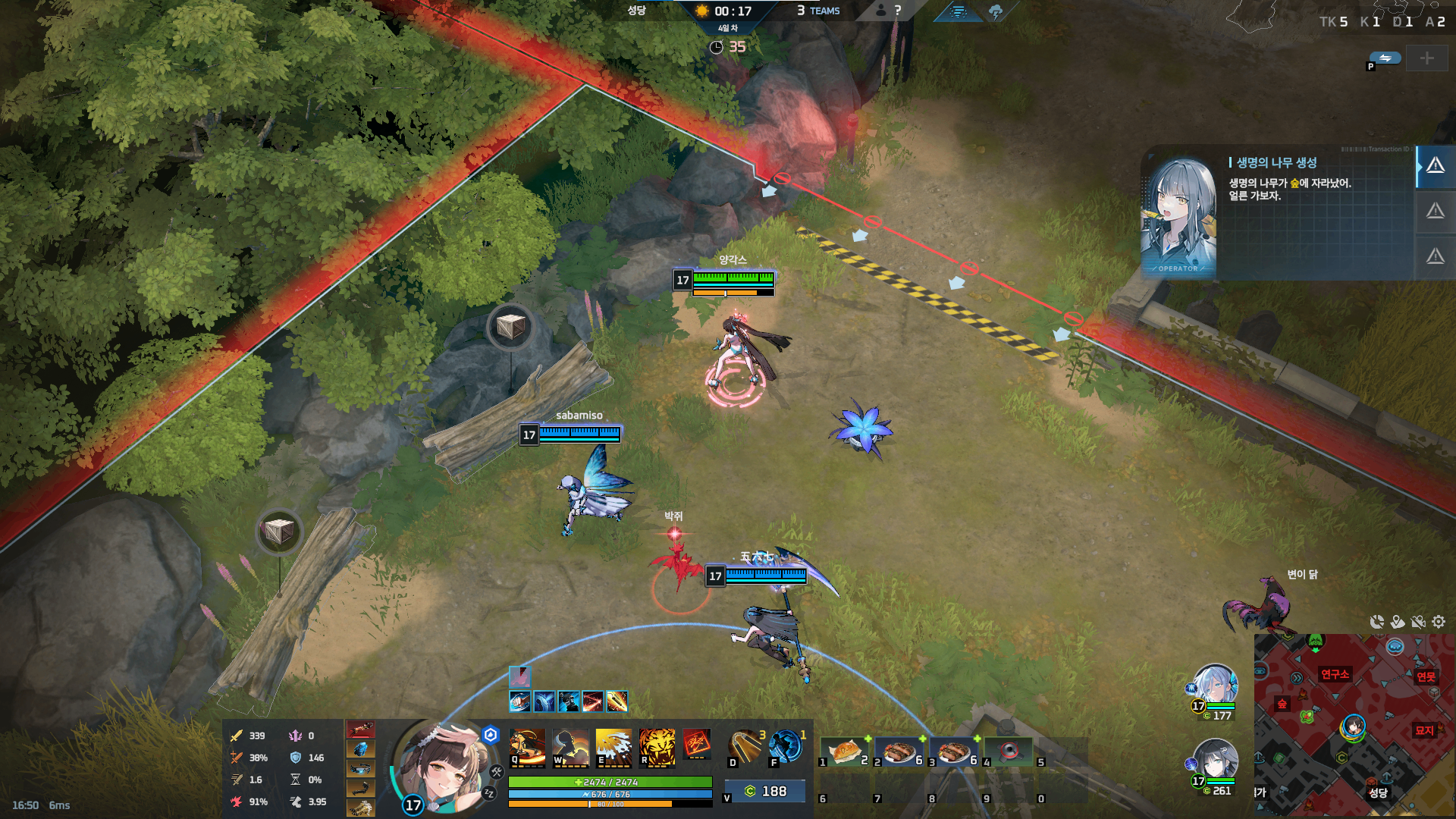1456x819 pixels.
Task: Select the camera item in slot 4
Action: pyautogui.click(x=1008, y=752)
